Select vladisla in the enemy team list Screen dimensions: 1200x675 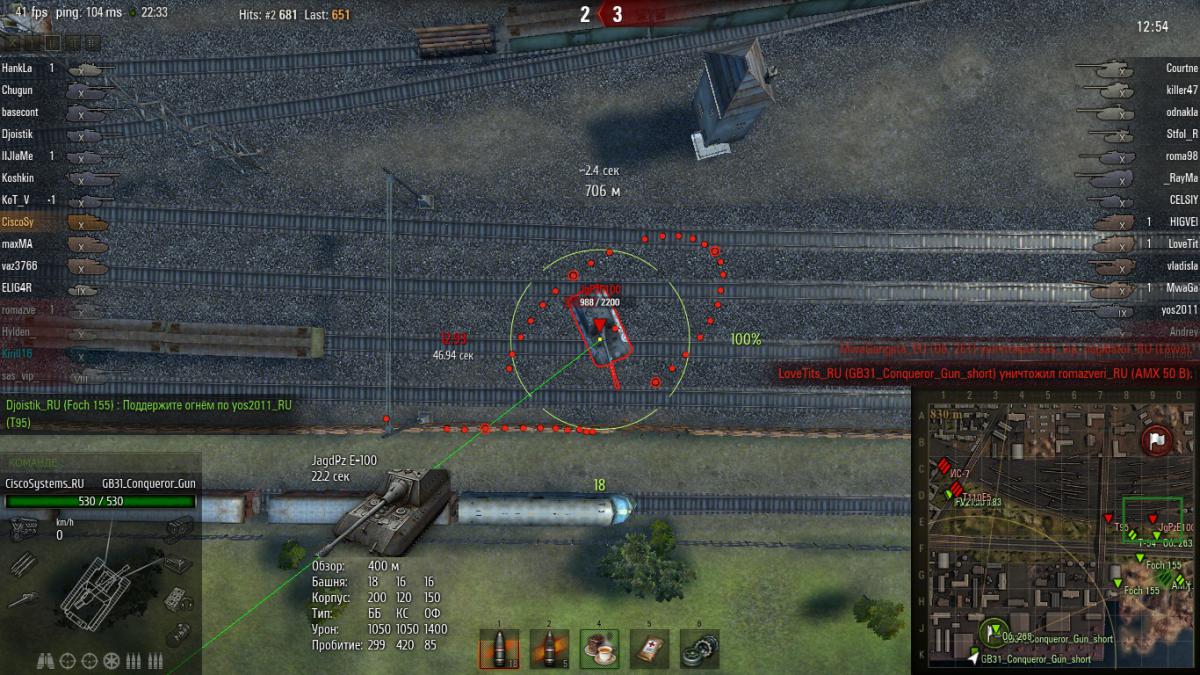click(x=1181, y=266)
